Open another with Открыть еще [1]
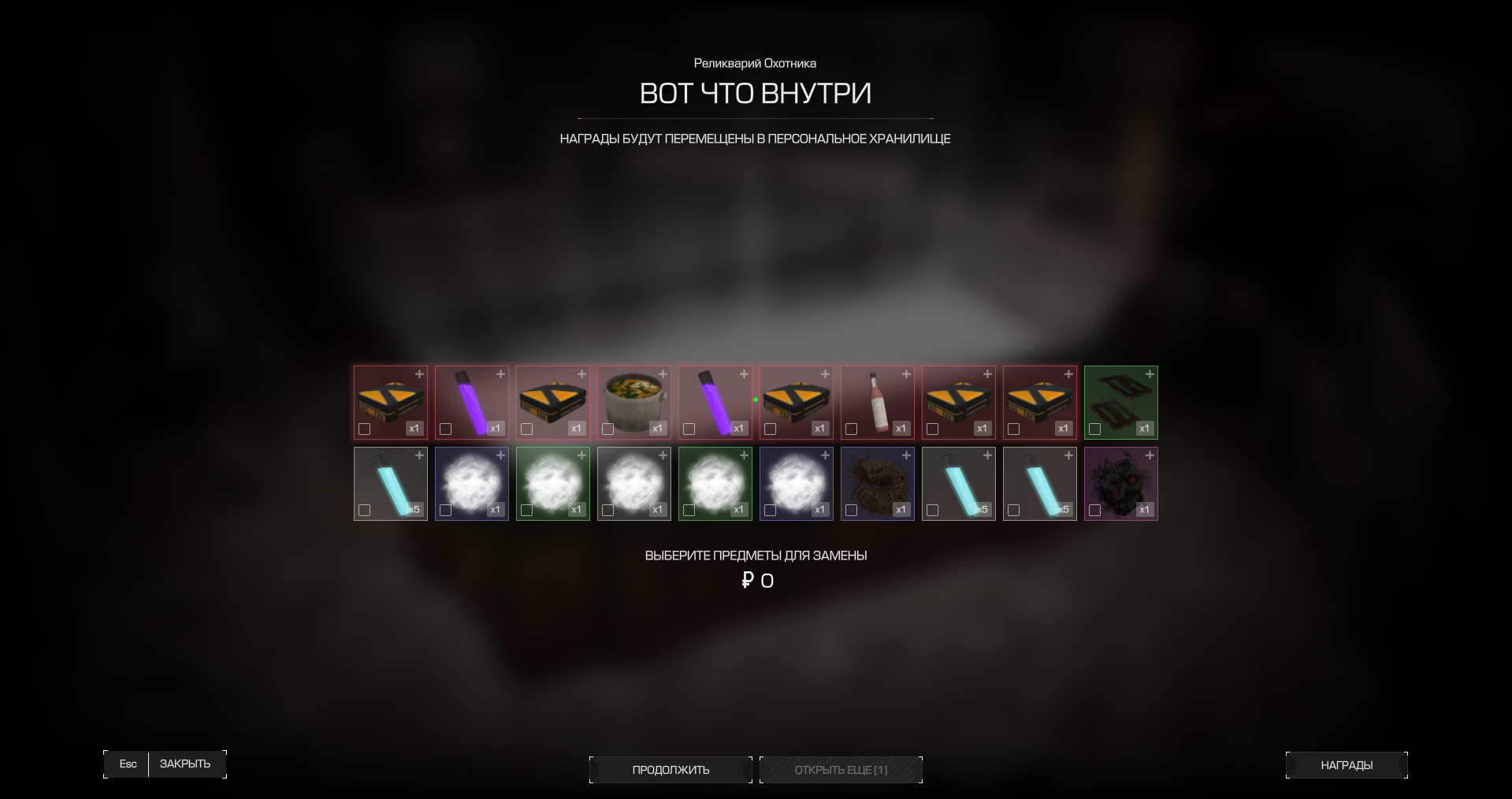 (841, 770)
